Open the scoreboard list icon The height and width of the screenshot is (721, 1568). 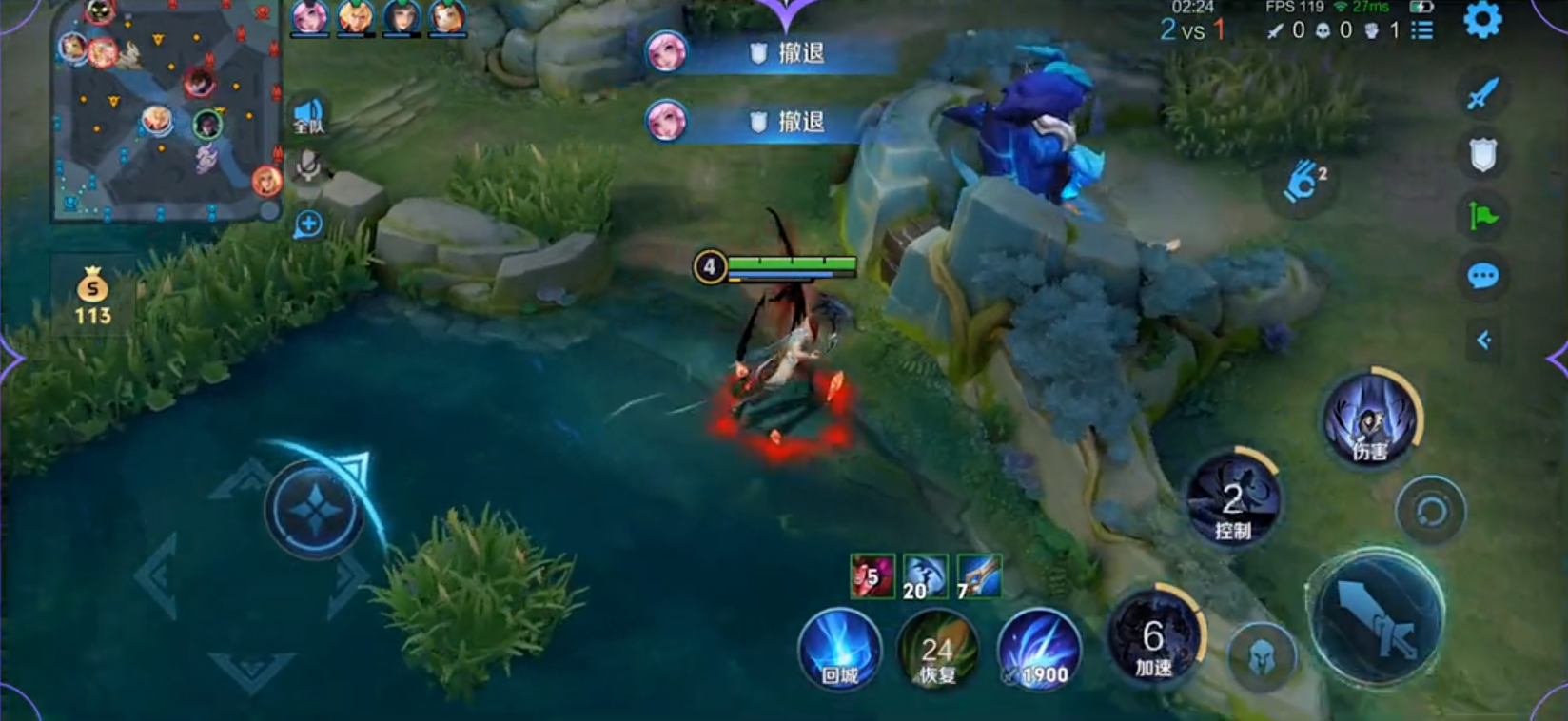[x=1422, y=31]
